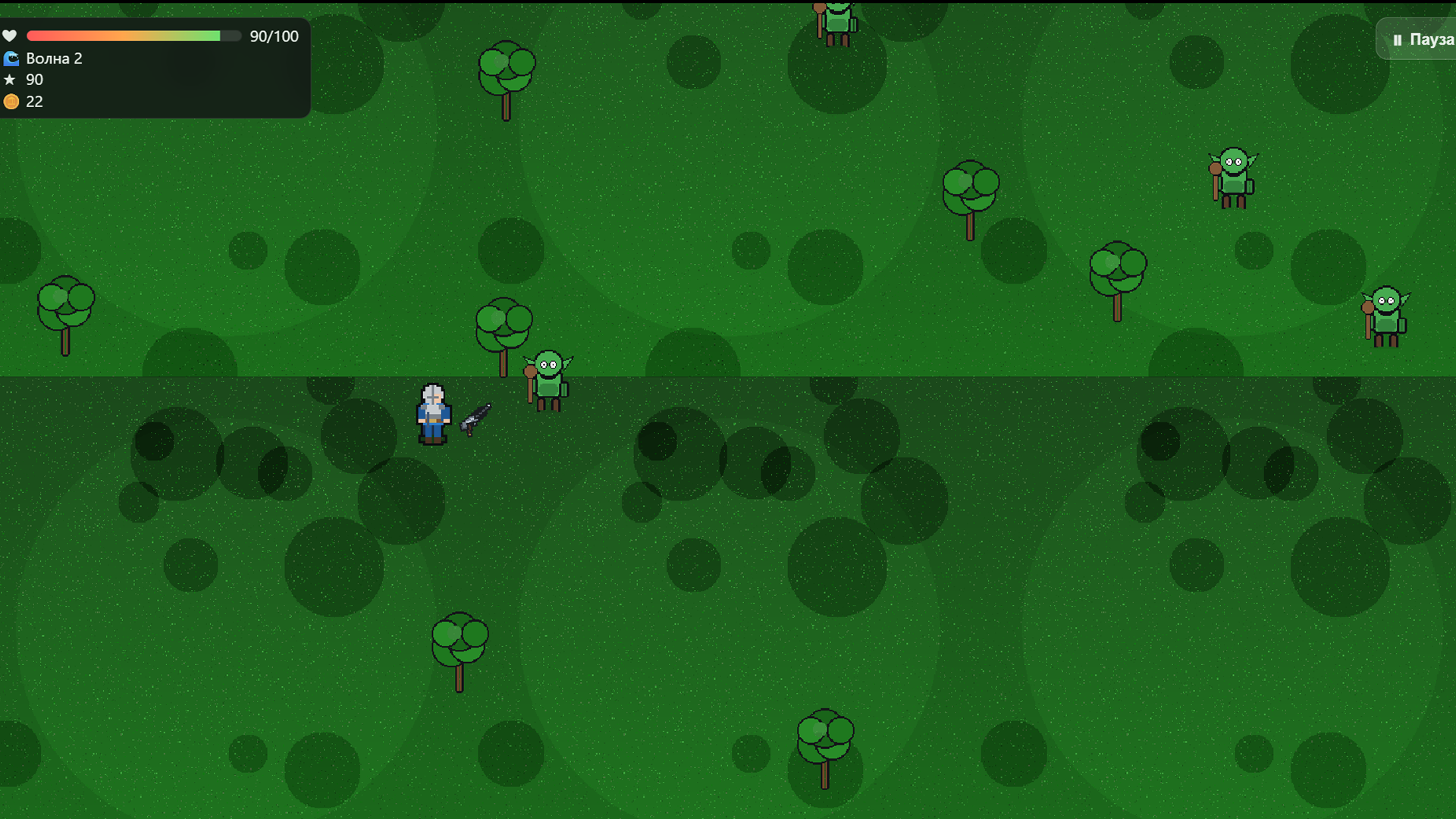Click the Волна 2 wave label

53,58
